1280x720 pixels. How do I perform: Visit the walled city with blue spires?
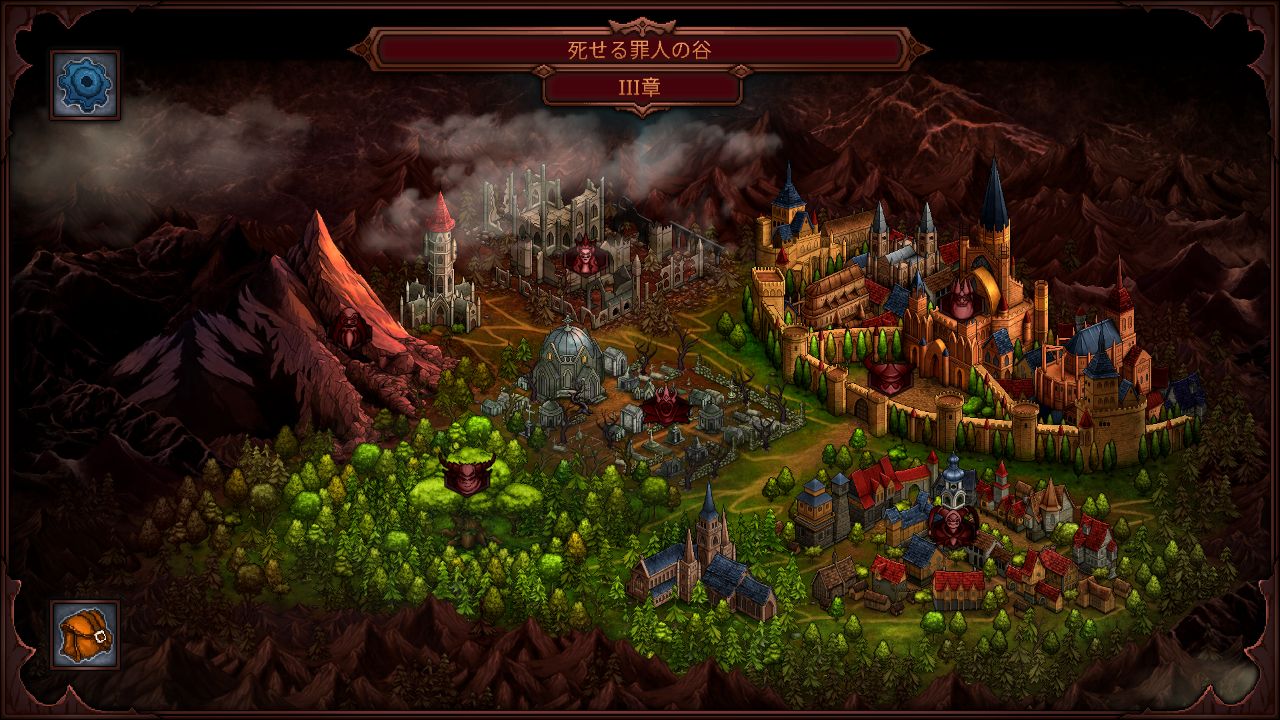[x=900, y=280]
